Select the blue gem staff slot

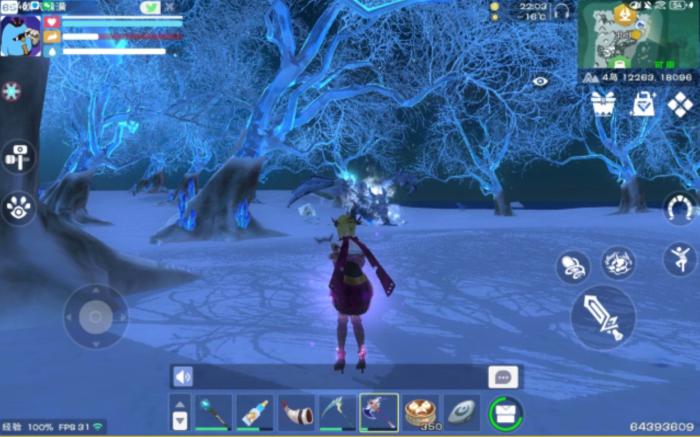[212, 411]
